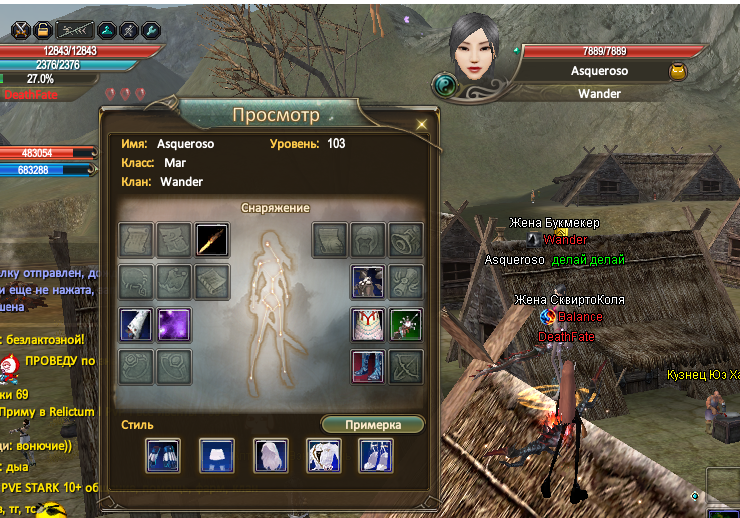Click the crossed swords icon
The height and width of the screenshot is (518, 740).
[21, 29]
